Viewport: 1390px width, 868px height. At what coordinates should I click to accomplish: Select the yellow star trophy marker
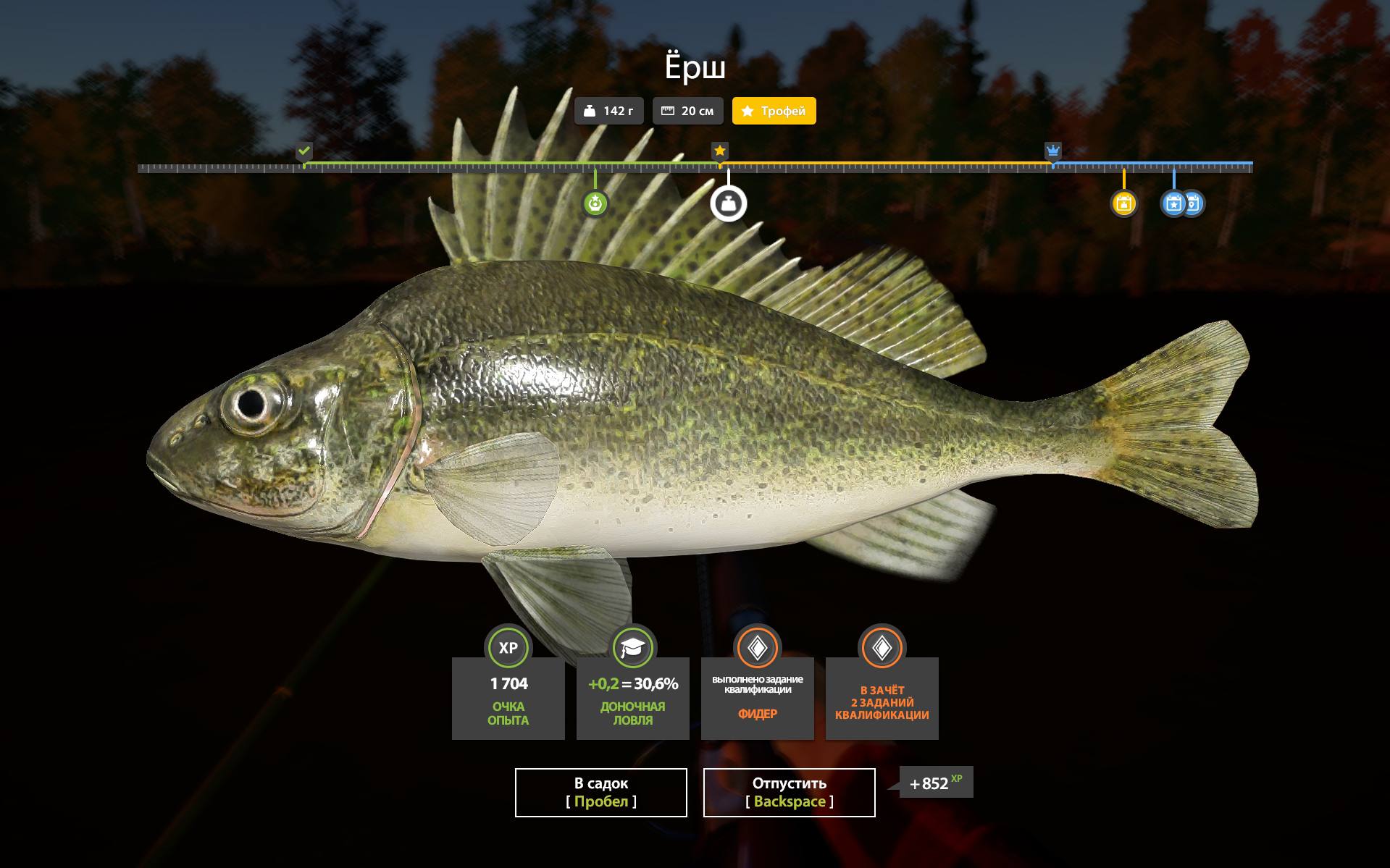(719, 151)
